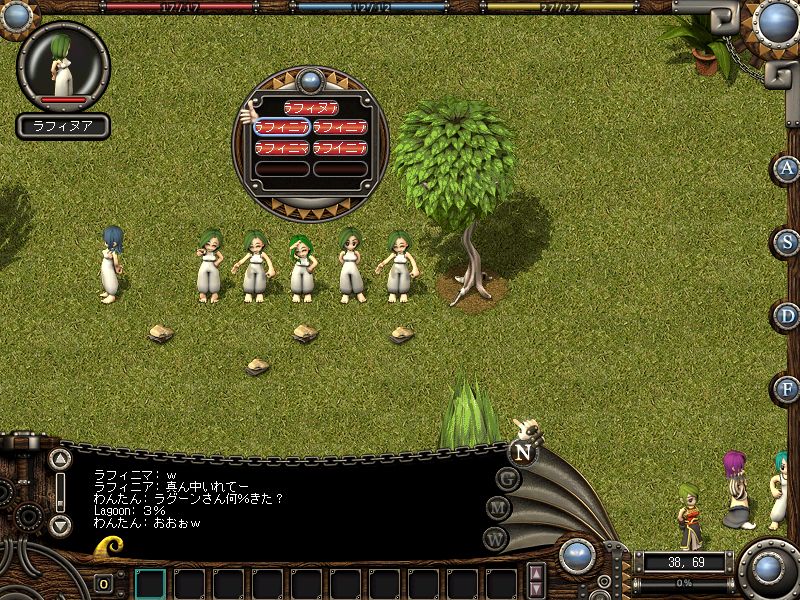Click the chat log scroll-down arrow
This screenshot has height=600, width=800.
pyautogui.click(x=60, y=524)
